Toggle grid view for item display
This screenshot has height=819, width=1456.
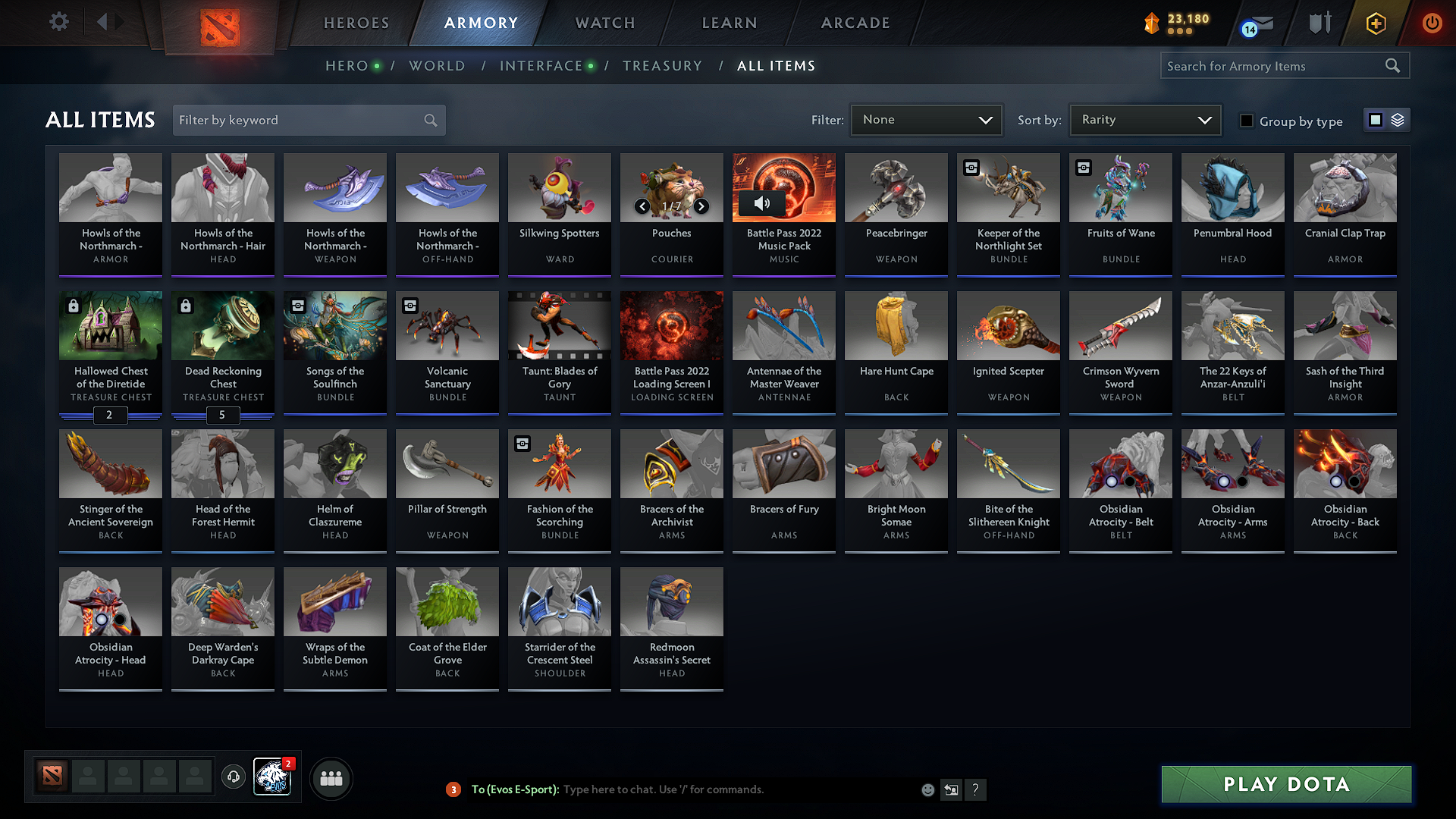click(1375, 119)
